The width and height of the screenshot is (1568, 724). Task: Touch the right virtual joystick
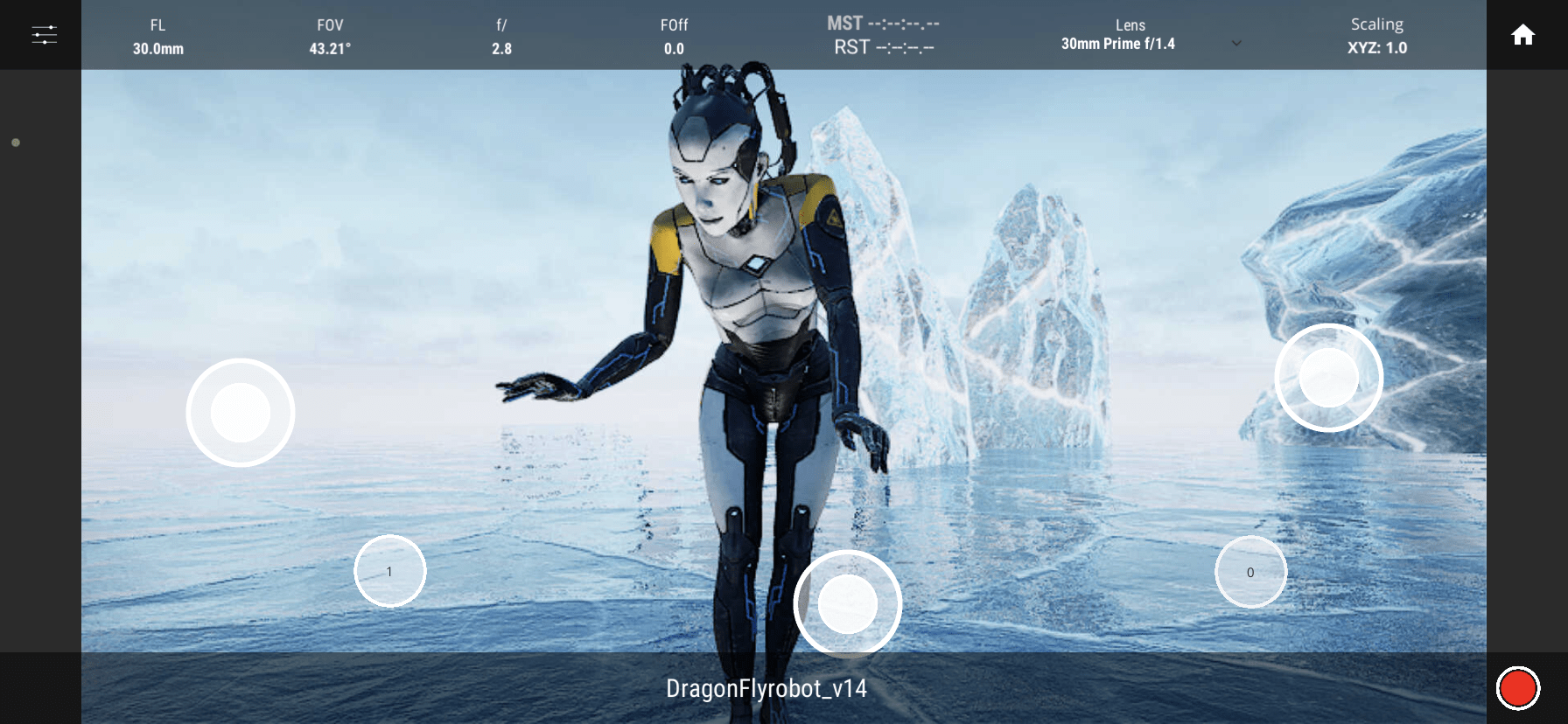[1328, 378]
